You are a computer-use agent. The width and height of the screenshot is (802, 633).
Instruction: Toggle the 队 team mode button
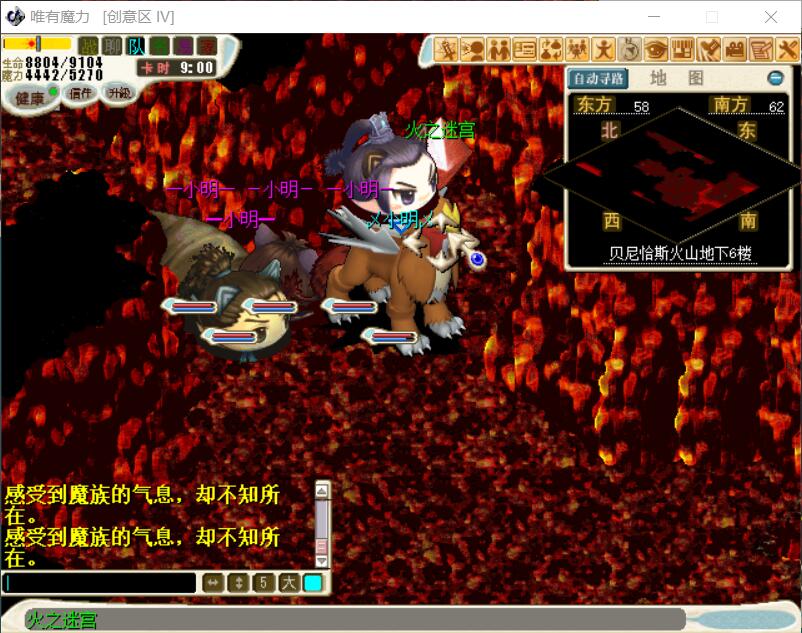(x=136, y=46)
